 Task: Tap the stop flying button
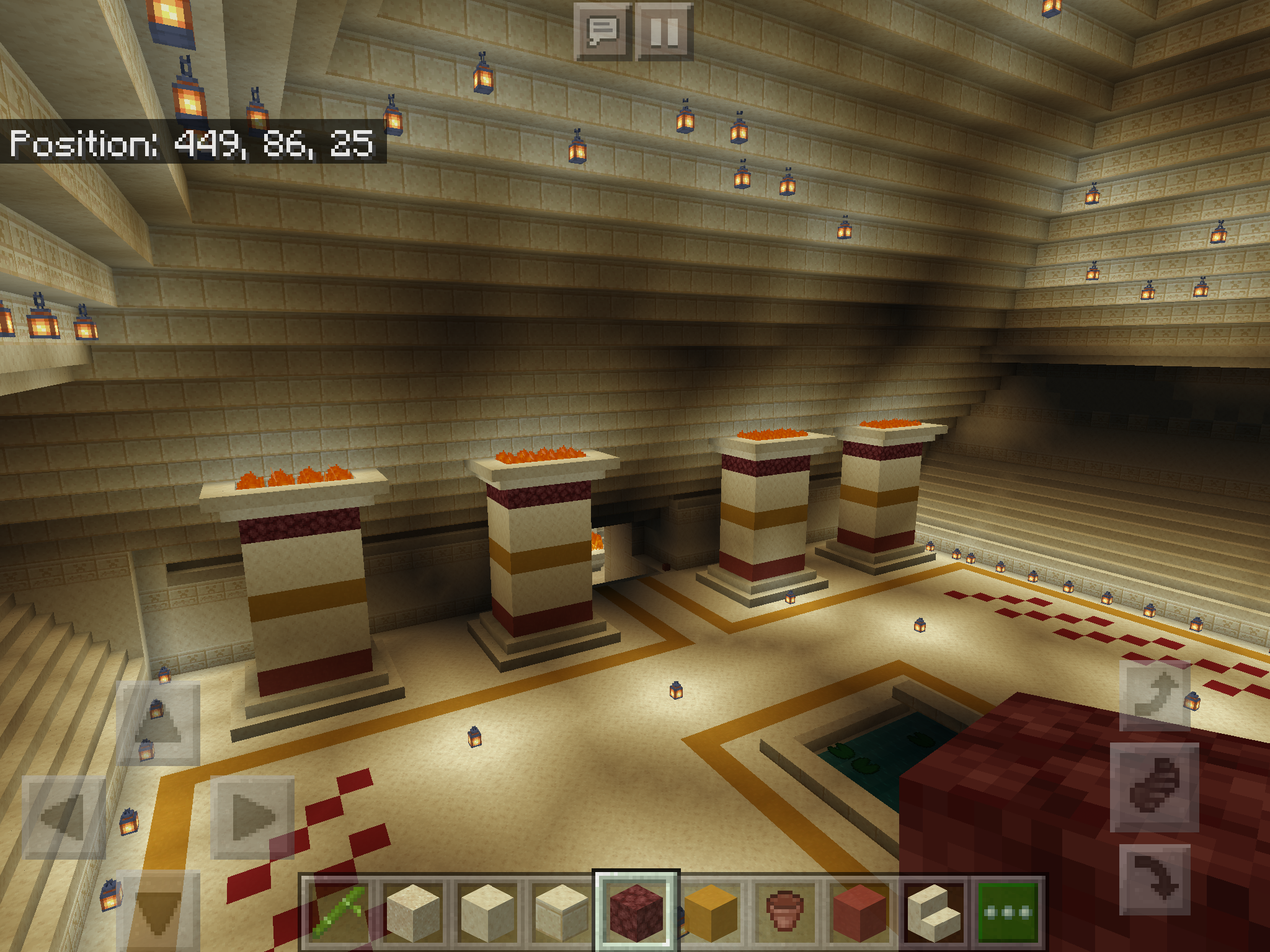(1155, 787)
